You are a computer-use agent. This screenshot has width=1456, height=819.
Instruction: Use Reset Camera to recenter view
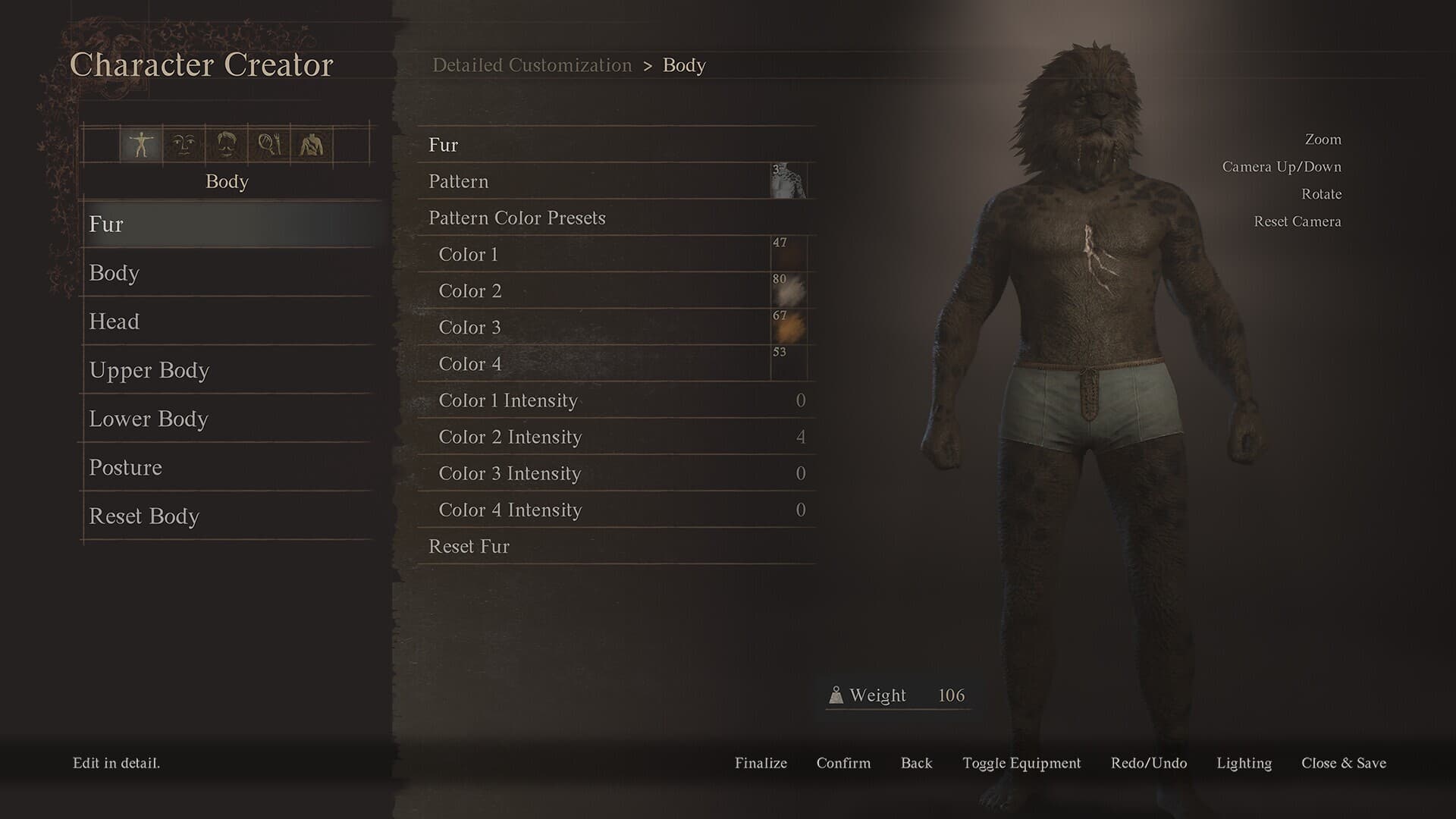click(x=1298, y=221)
